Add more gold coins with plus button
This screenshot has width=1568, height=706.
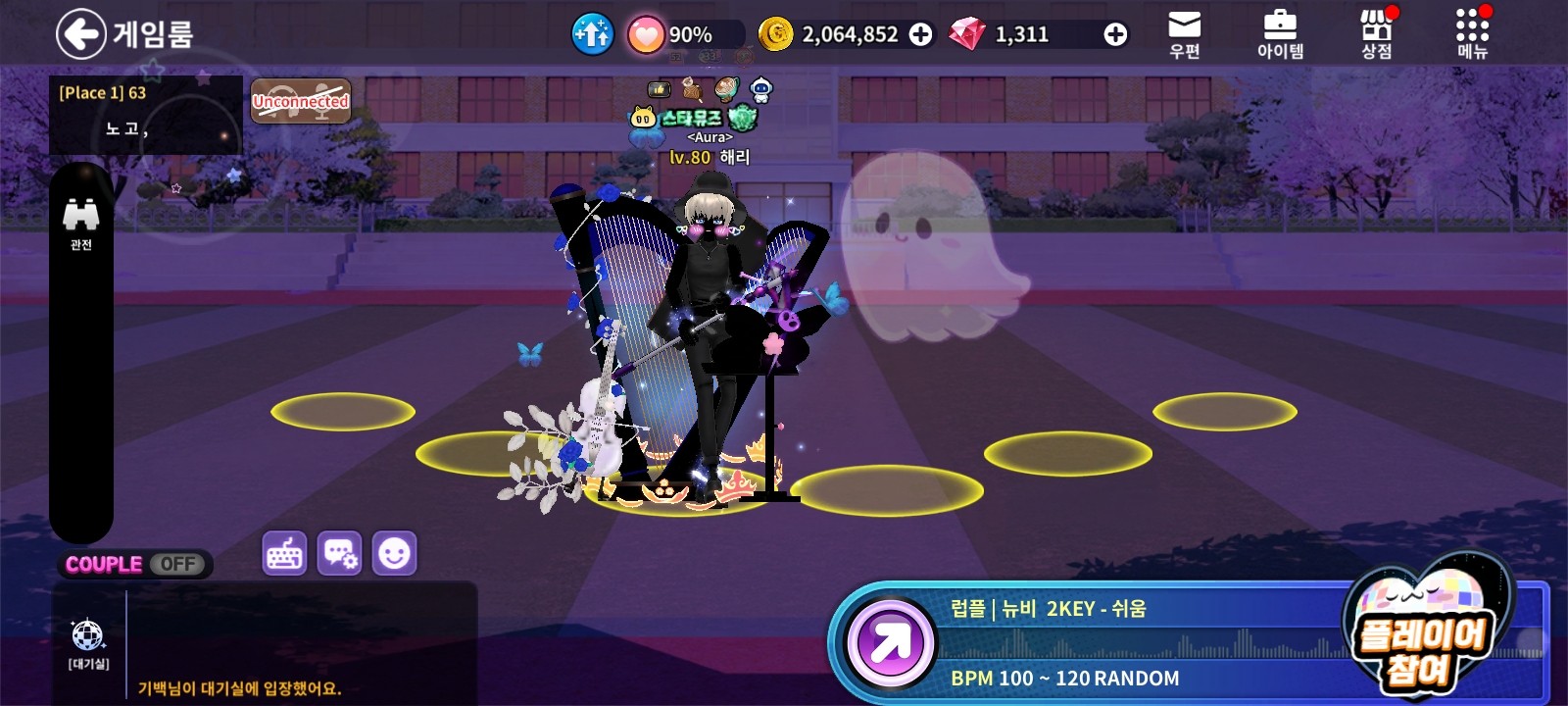coord(921,34)
